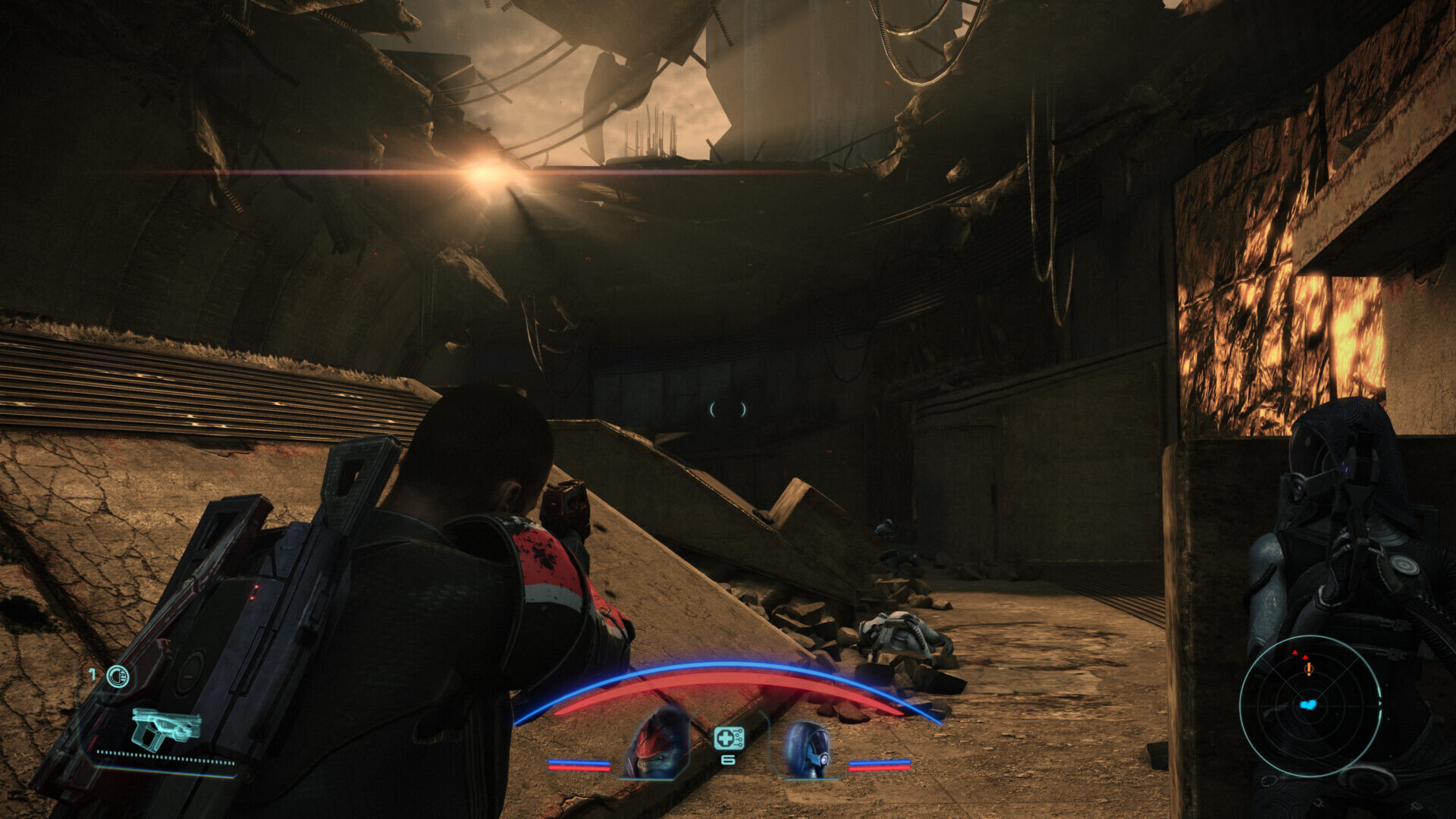Select the equipped pistol weapon icon
1456x819 pixels.
coord(165,728)
